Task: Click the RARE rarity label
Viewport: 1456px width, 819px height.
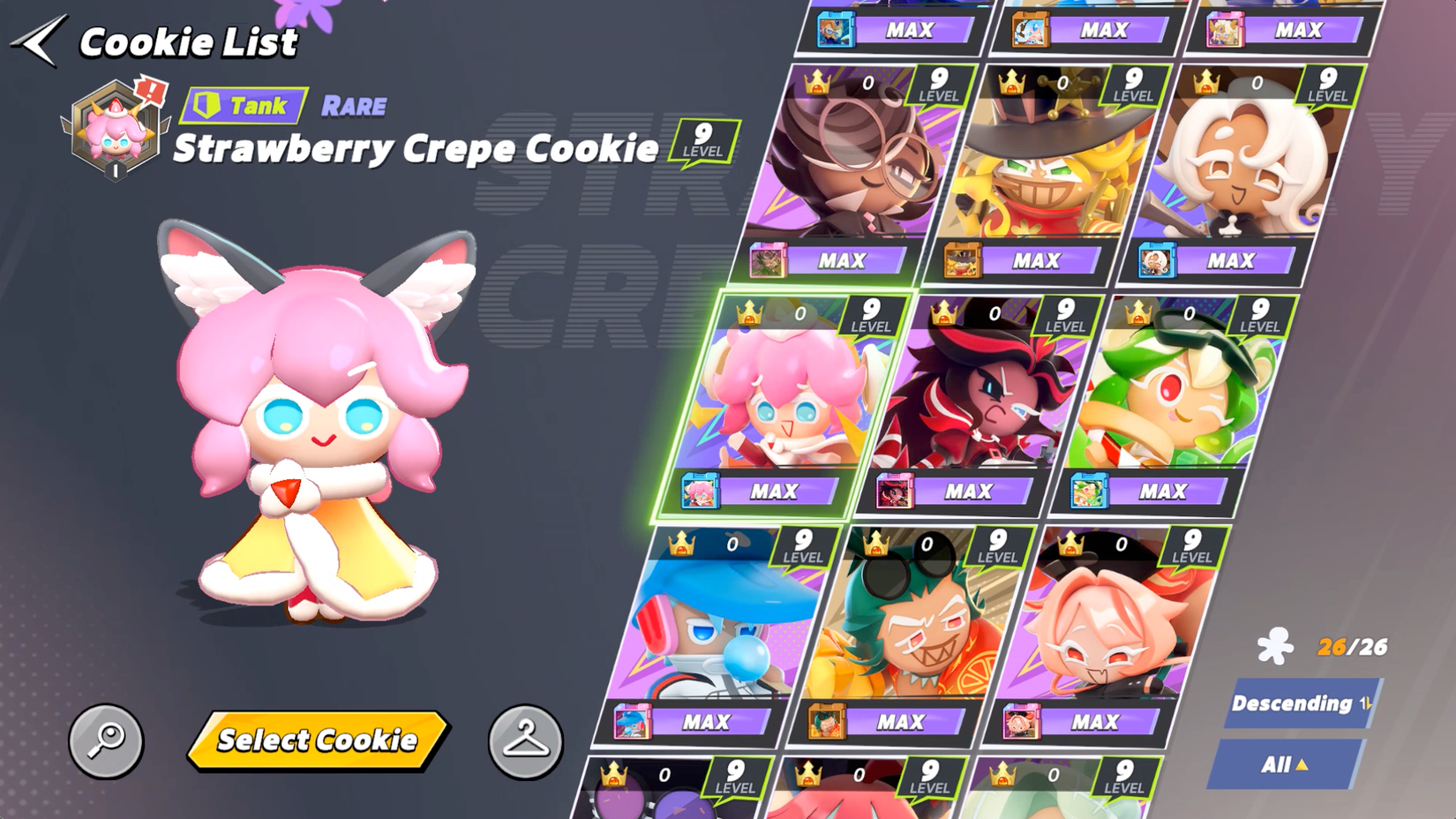Action: point(353,107)
